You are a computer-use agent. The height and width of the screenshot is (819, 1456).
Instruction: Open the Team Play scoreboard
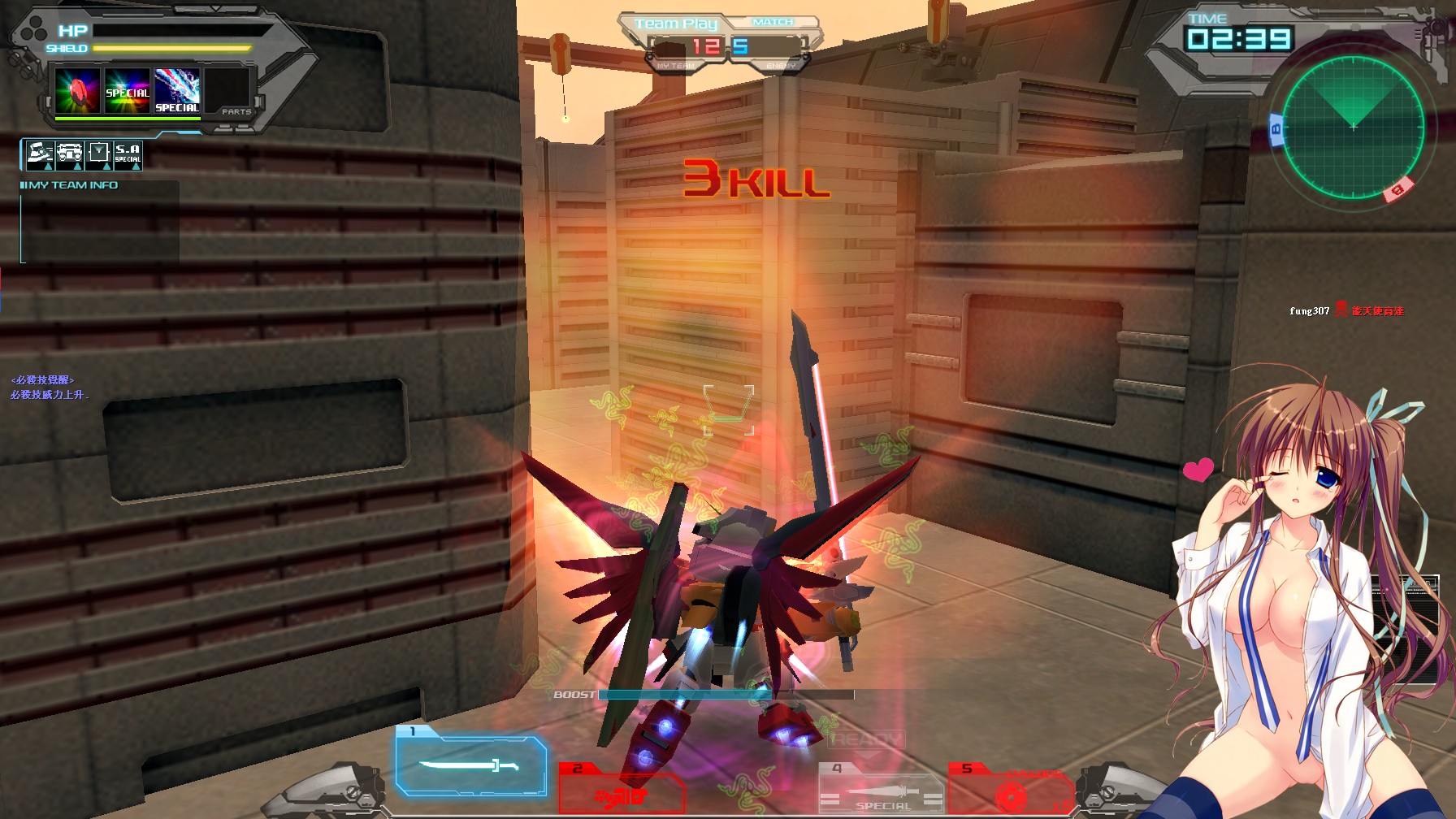(677, 23)
